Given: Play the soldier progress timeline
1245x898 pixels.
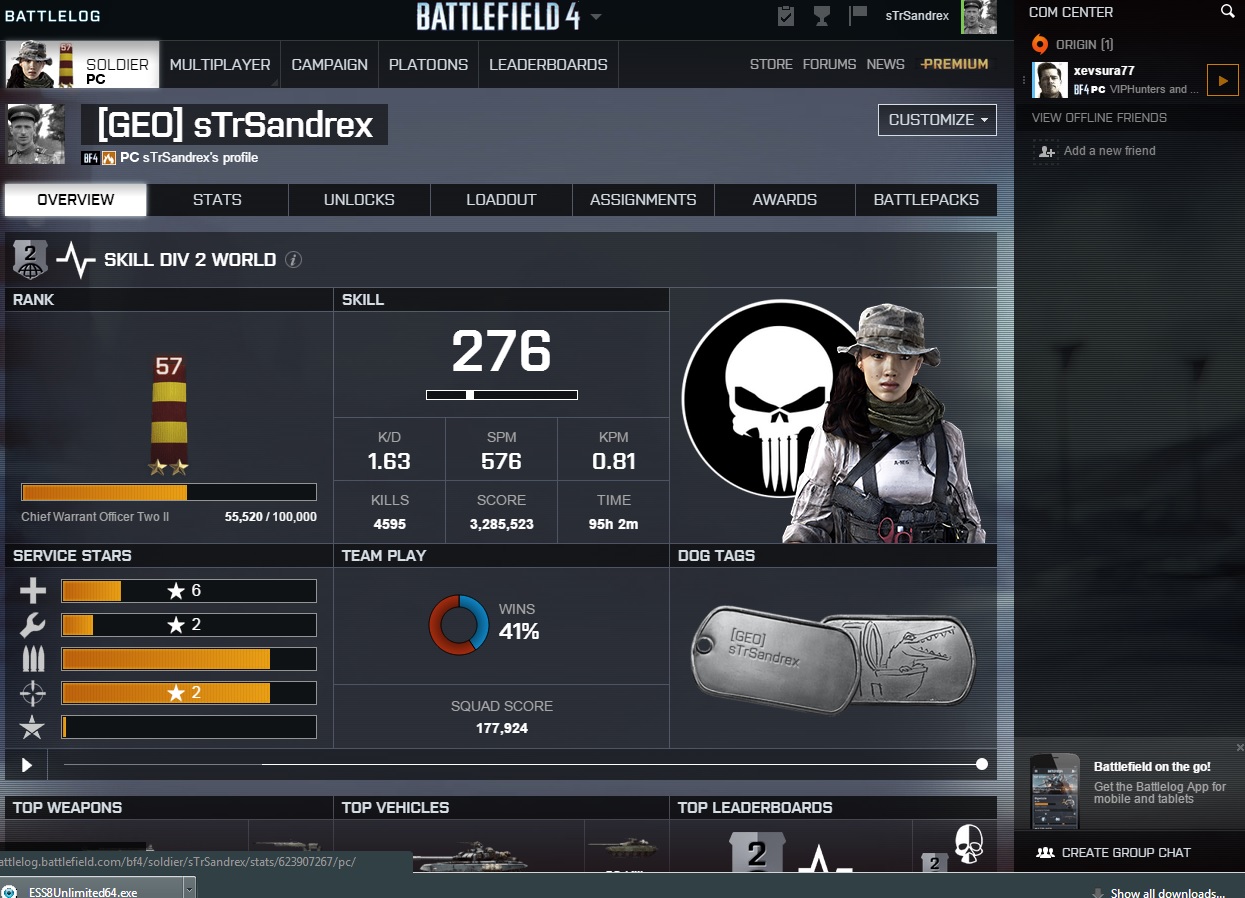Looking at the screenshot, I should (27, 765).
